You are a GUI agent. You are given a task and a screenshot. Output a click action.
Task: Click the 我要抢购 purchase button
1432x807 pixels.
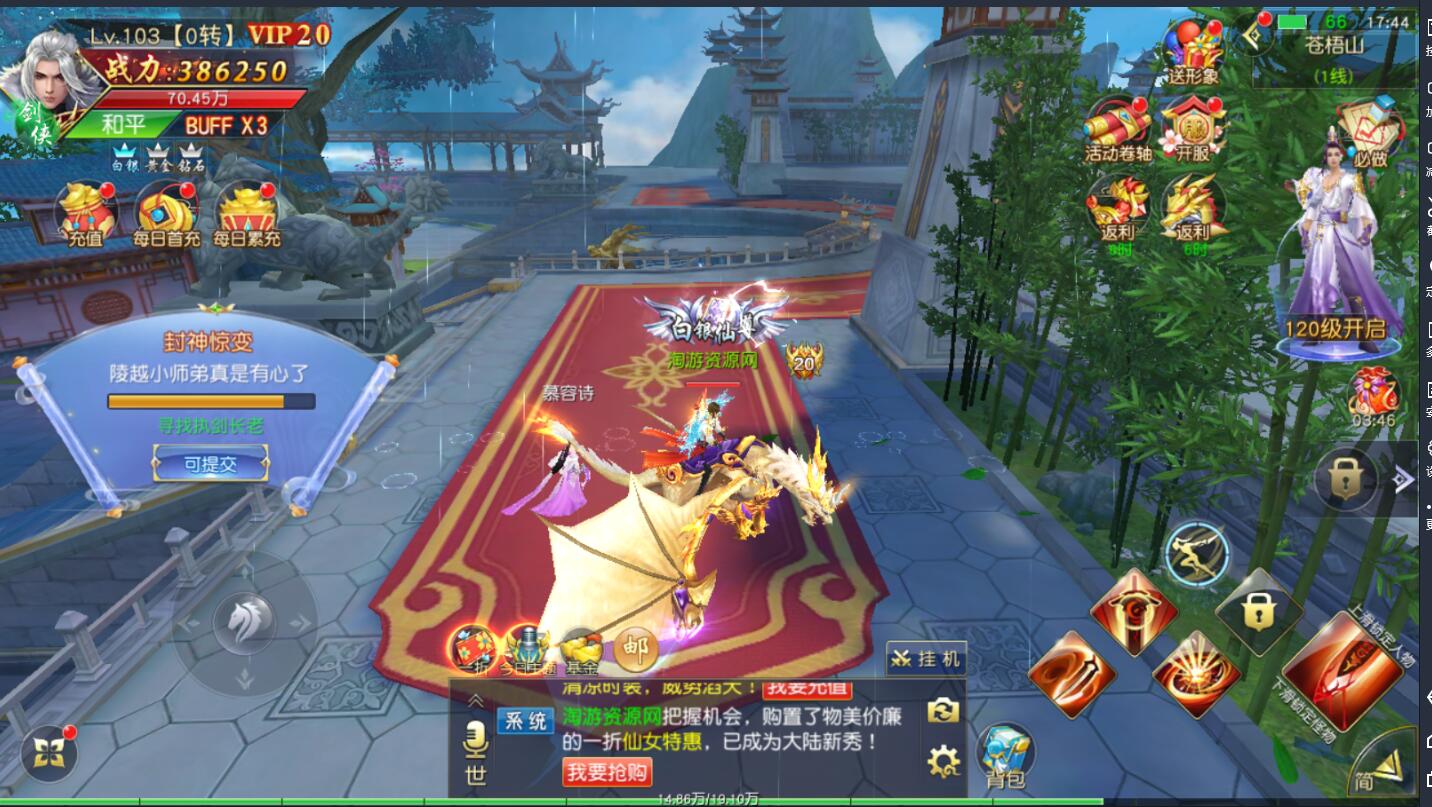pos(607,771)
